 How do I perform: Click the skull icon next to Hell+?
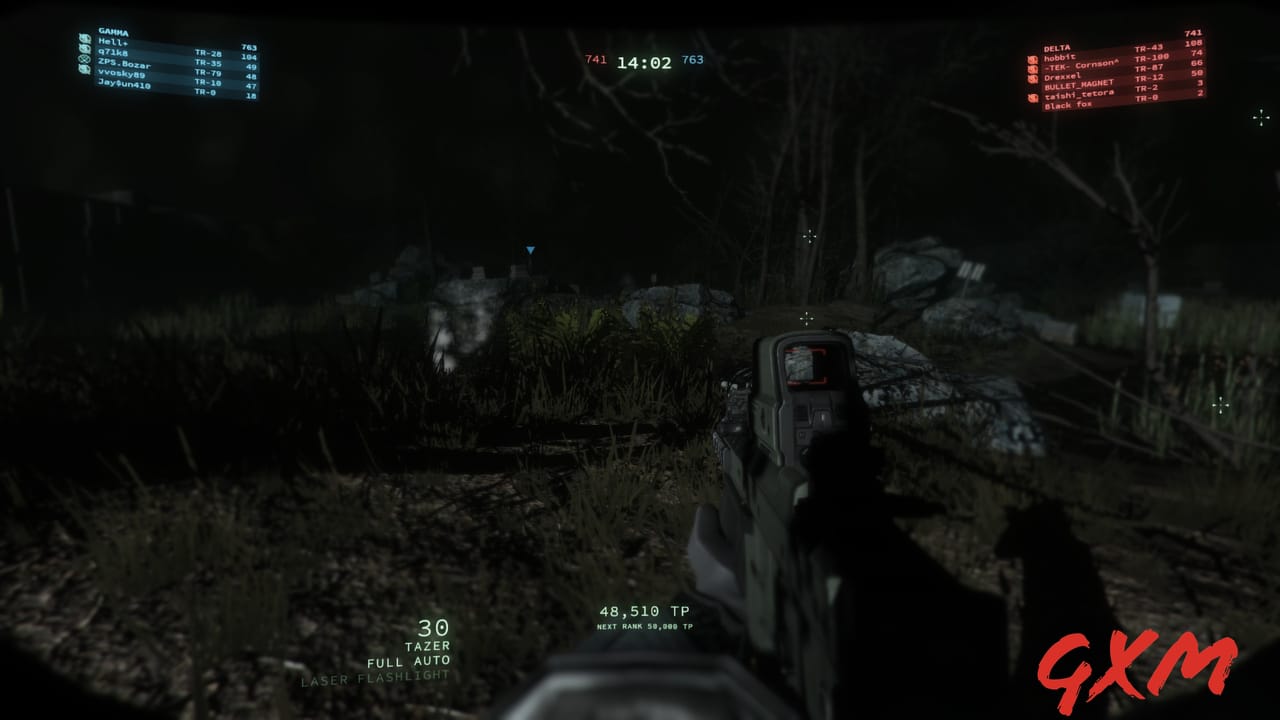84,39
